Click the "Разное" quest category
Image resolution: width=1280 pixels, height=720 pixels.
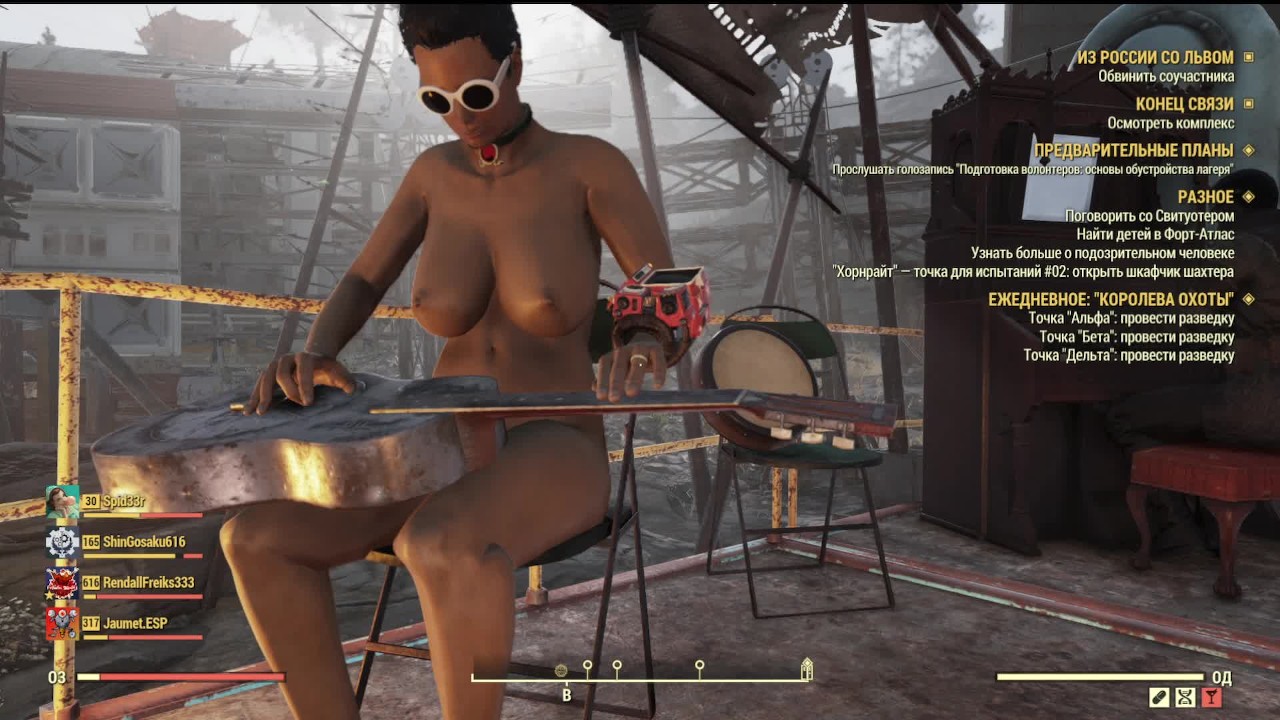click(x=1205, y=197)
